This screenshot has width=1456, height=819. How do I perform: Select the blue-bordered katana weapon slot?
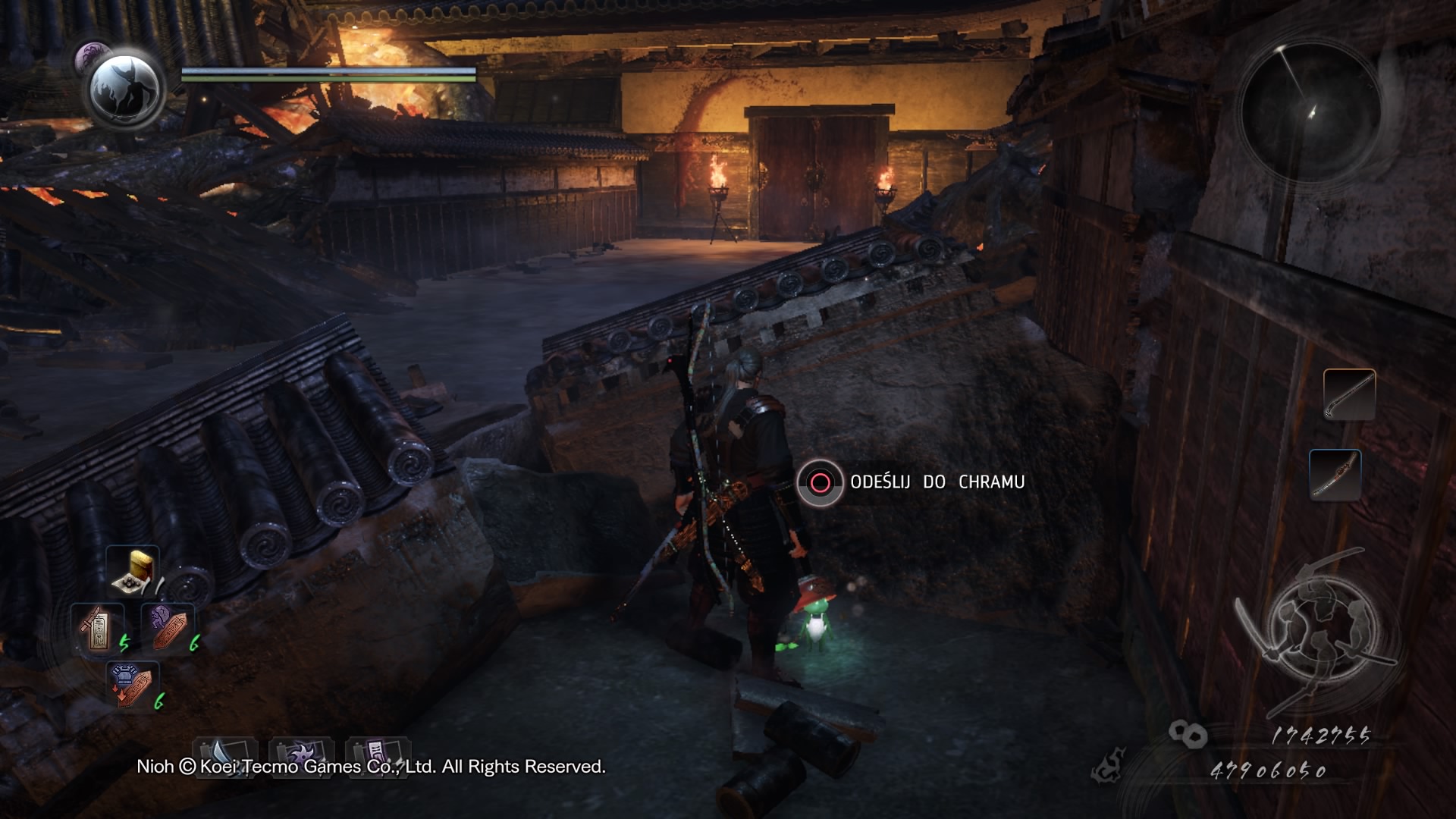[1335, 475]
